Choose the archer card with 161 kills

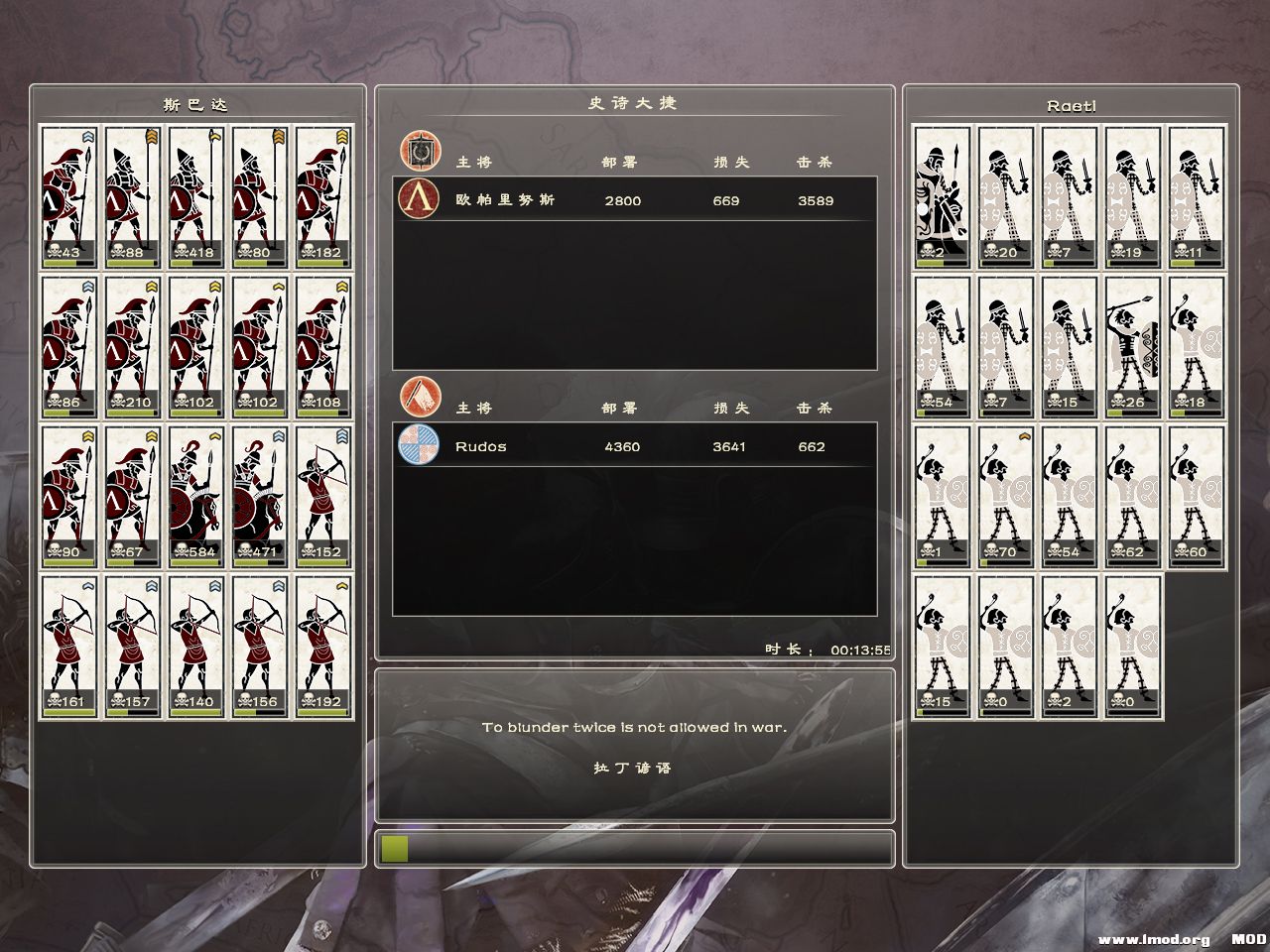point(69,647)
